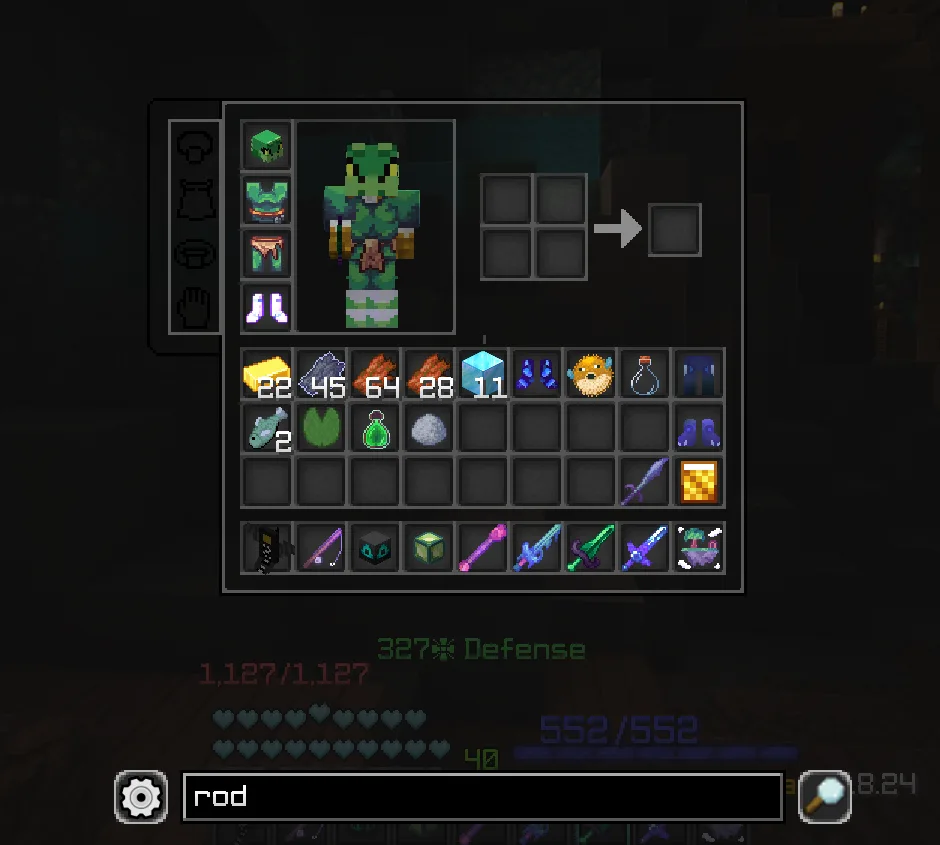The width and height of the screenshot is (940, 845).
Task: Select the stack of 11 diamond blocks
Action: point(483,374)
